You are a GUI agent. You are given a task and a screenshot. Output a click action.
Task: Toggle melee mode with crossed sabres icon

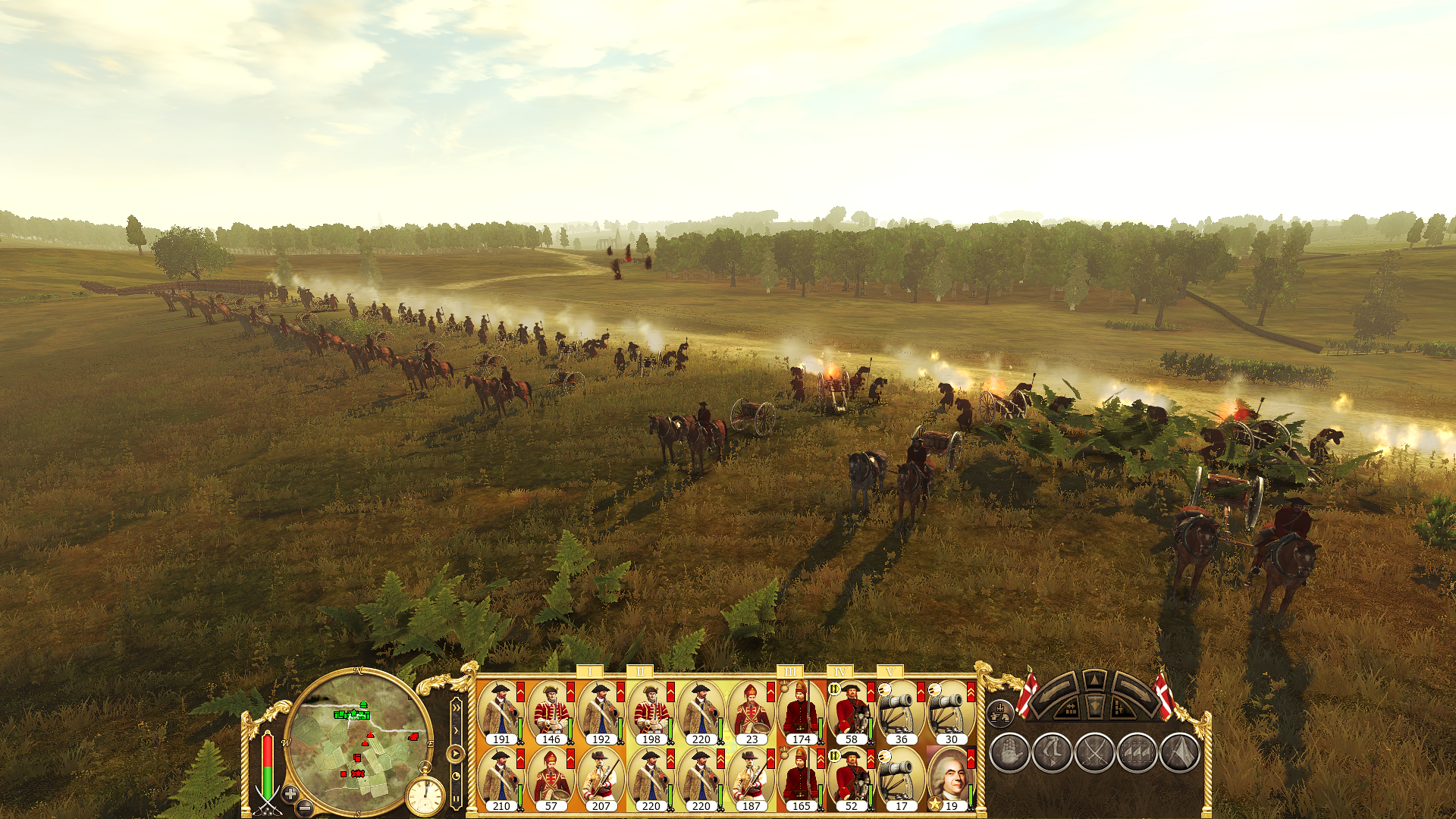1094,753
